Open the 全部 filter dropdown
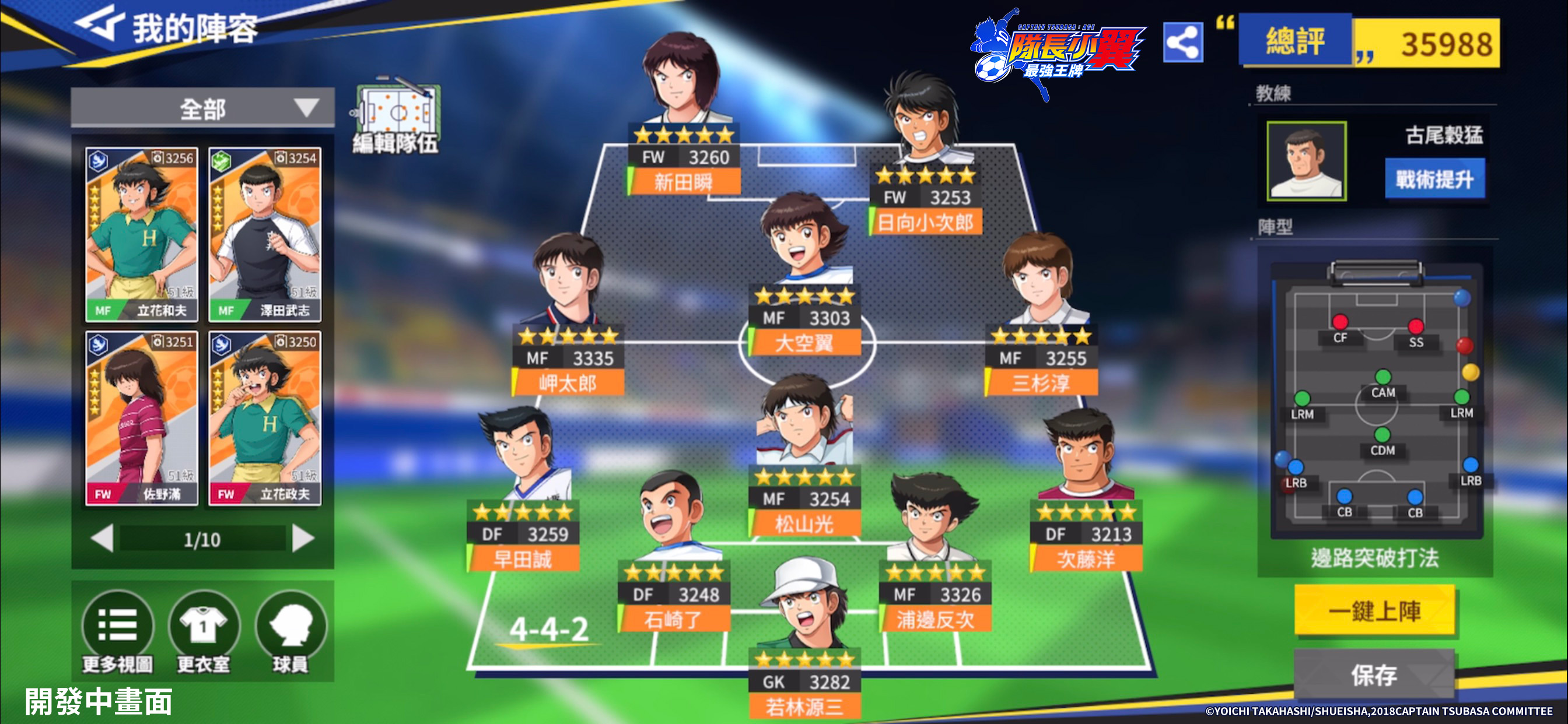 point(202,109)
